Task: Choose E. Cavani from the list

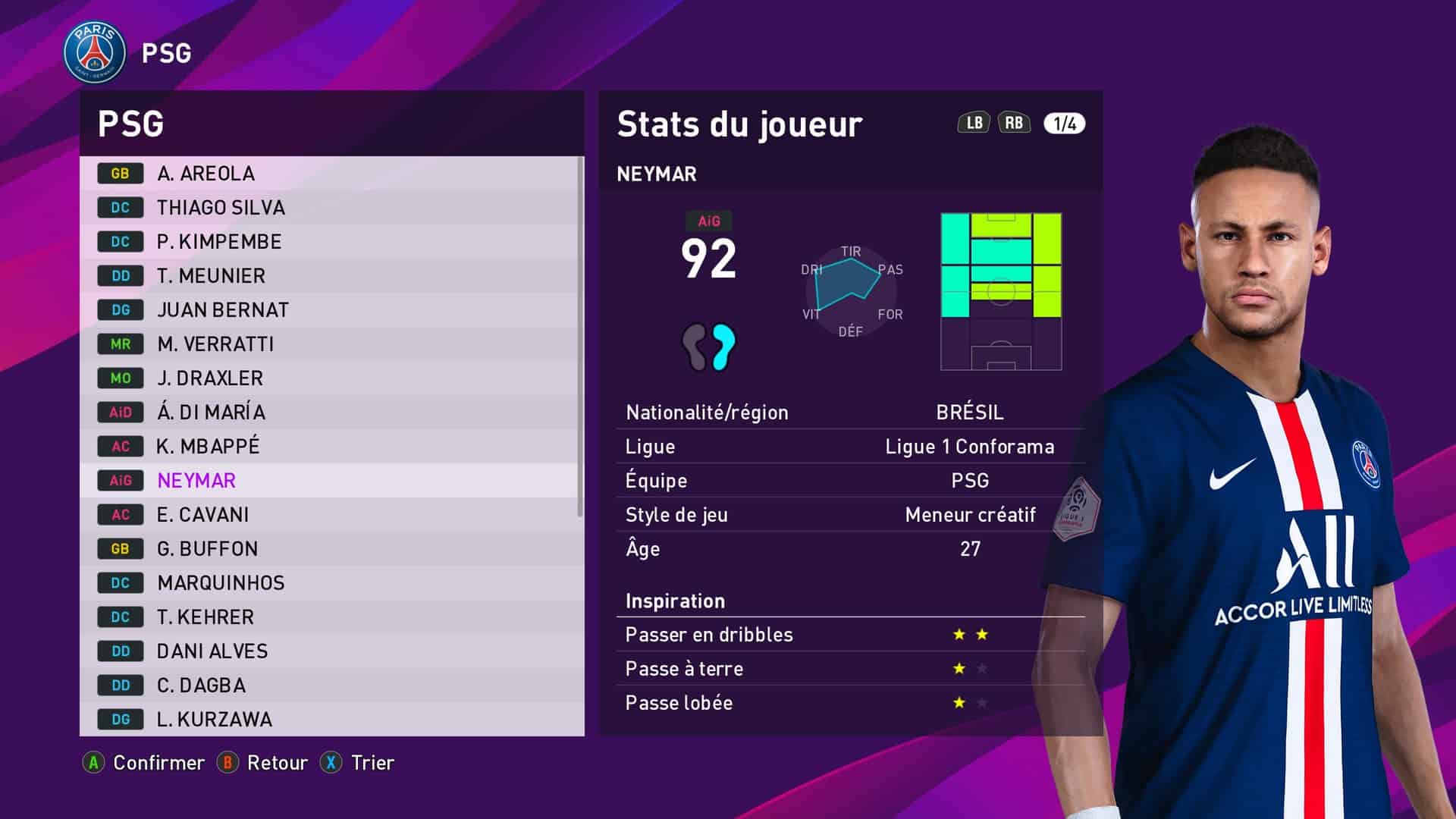Action: pyautogui.click(x=331, y=515)
